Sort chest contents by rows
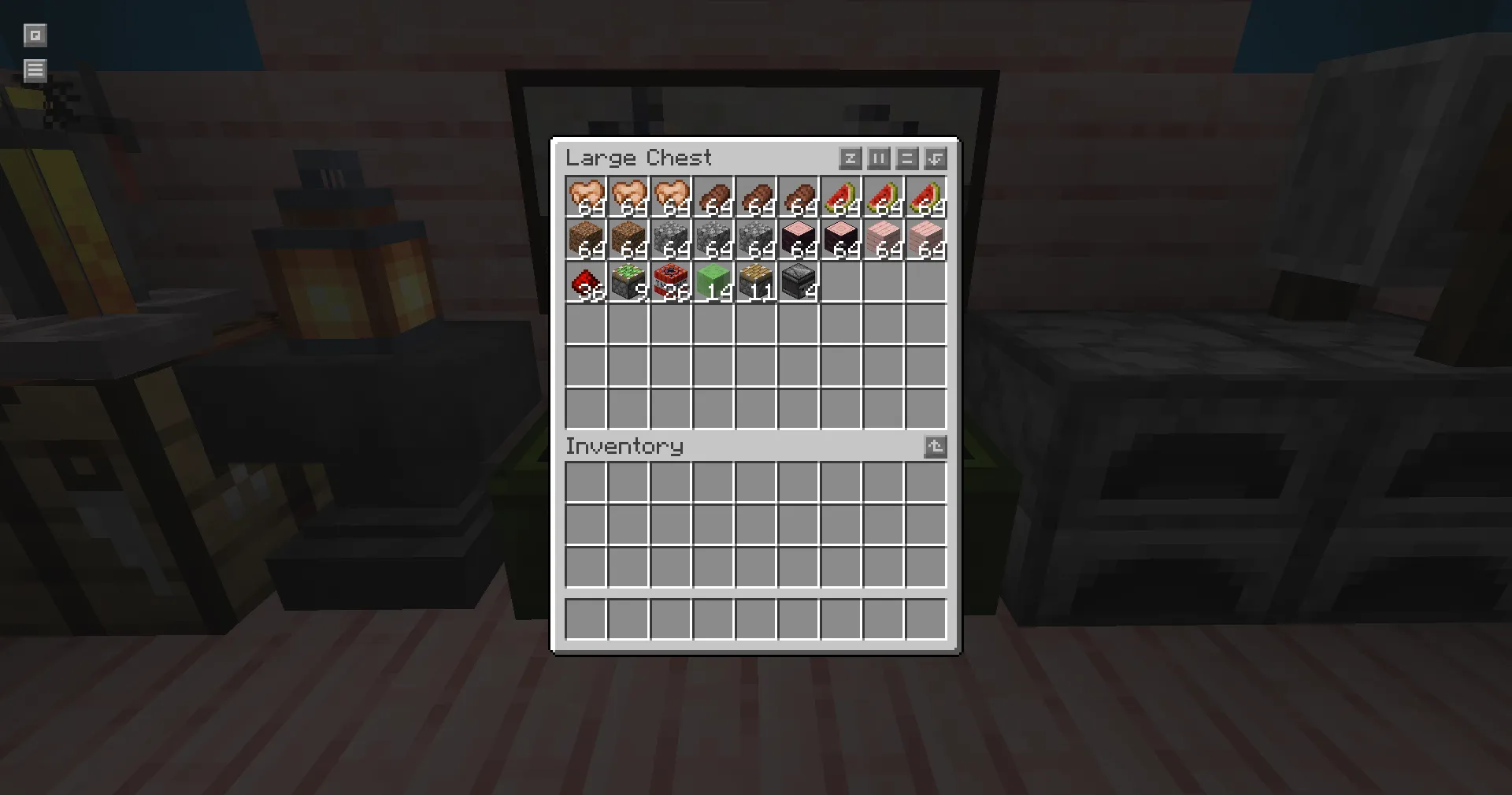The image size is (1512, 795). [906, 158]
